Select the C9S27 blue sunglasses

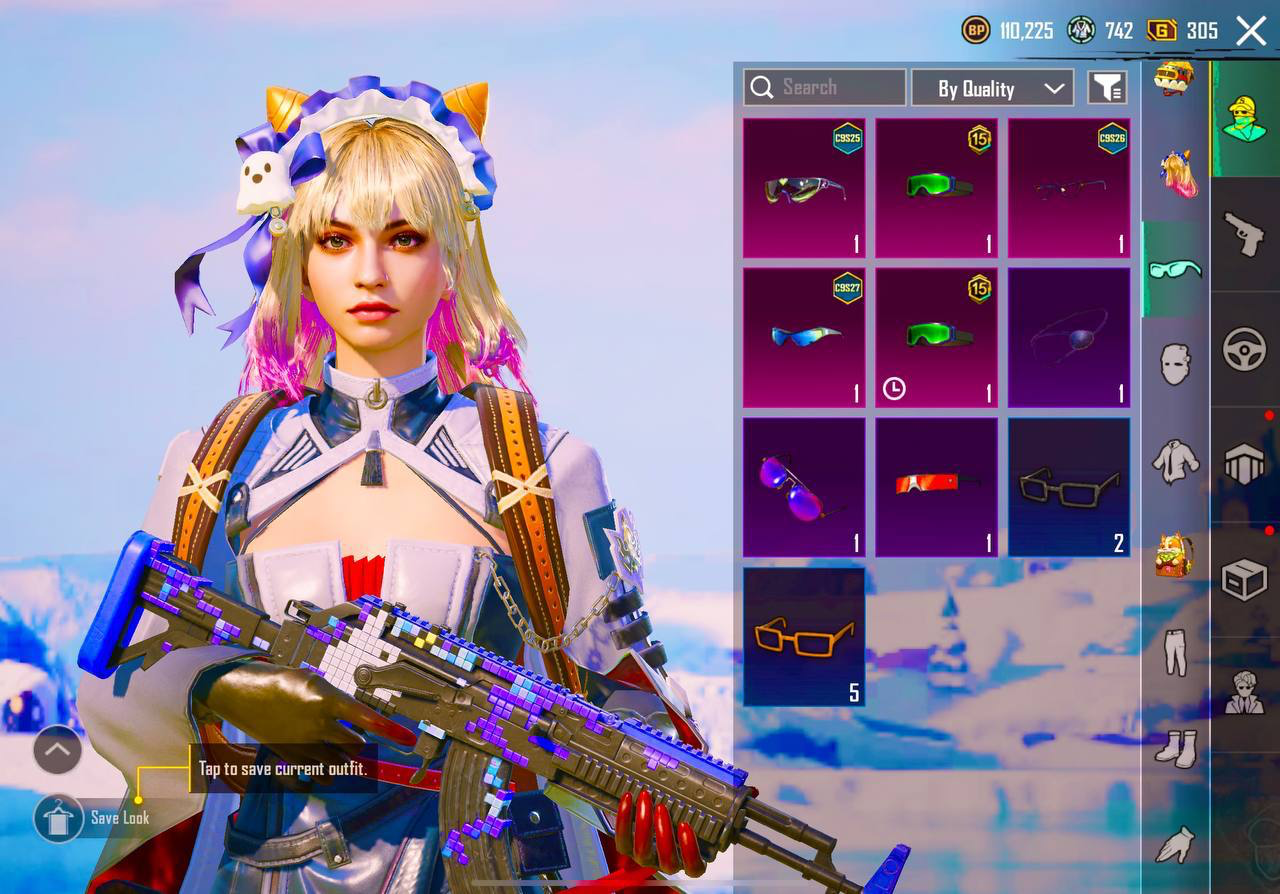tap(804, 338)
